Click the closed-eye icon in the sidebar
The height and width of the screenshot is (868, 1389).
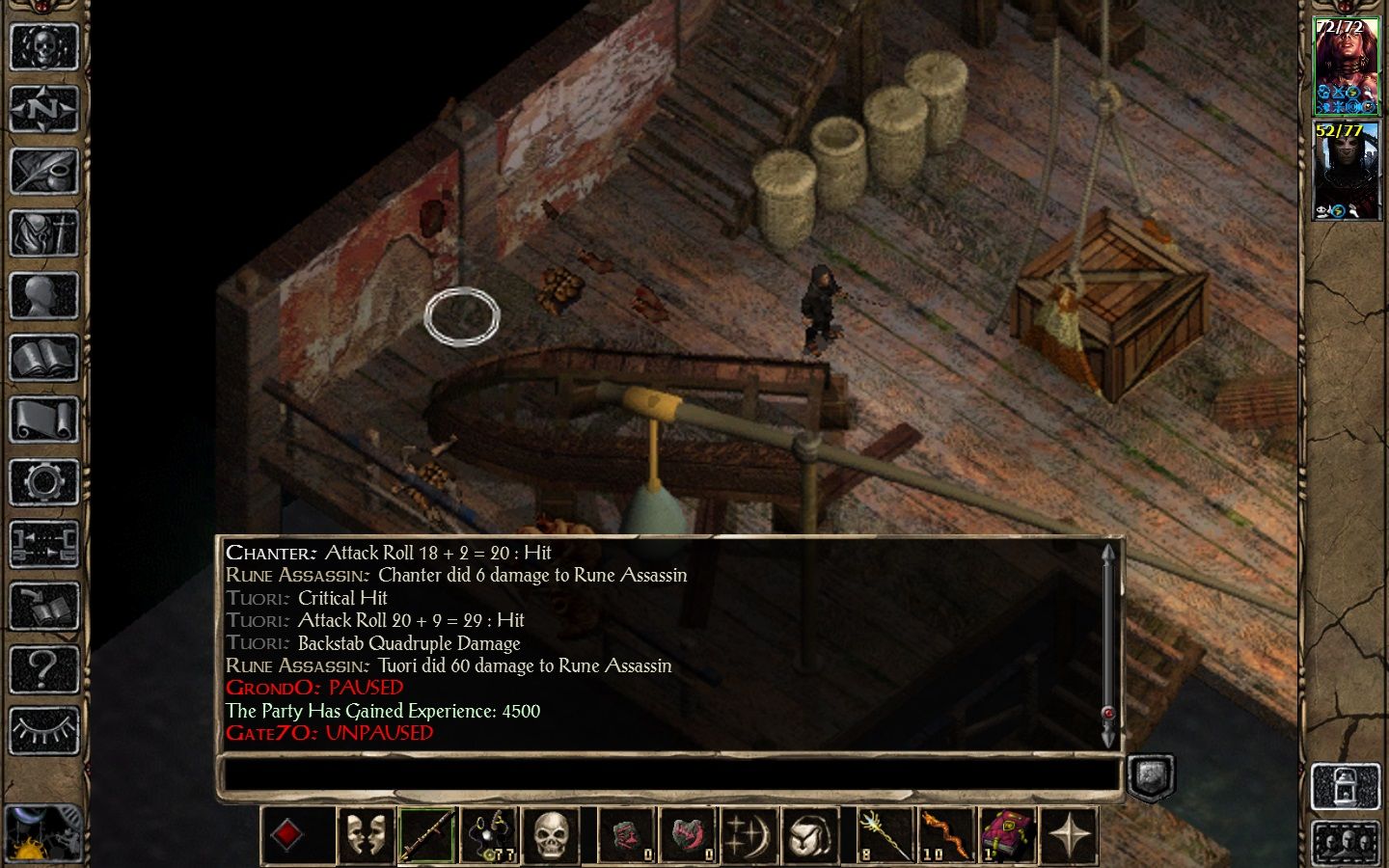43,730
